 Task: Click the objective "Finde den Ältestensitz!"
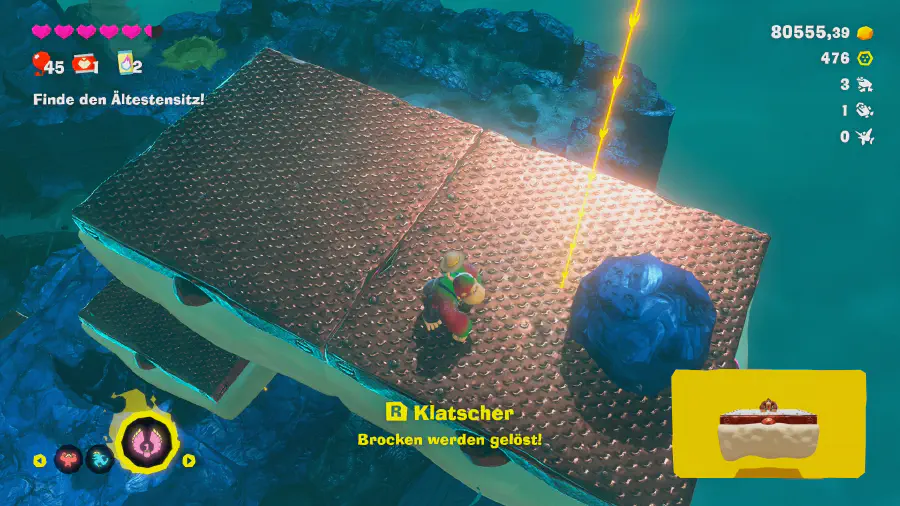pos(118,99)
